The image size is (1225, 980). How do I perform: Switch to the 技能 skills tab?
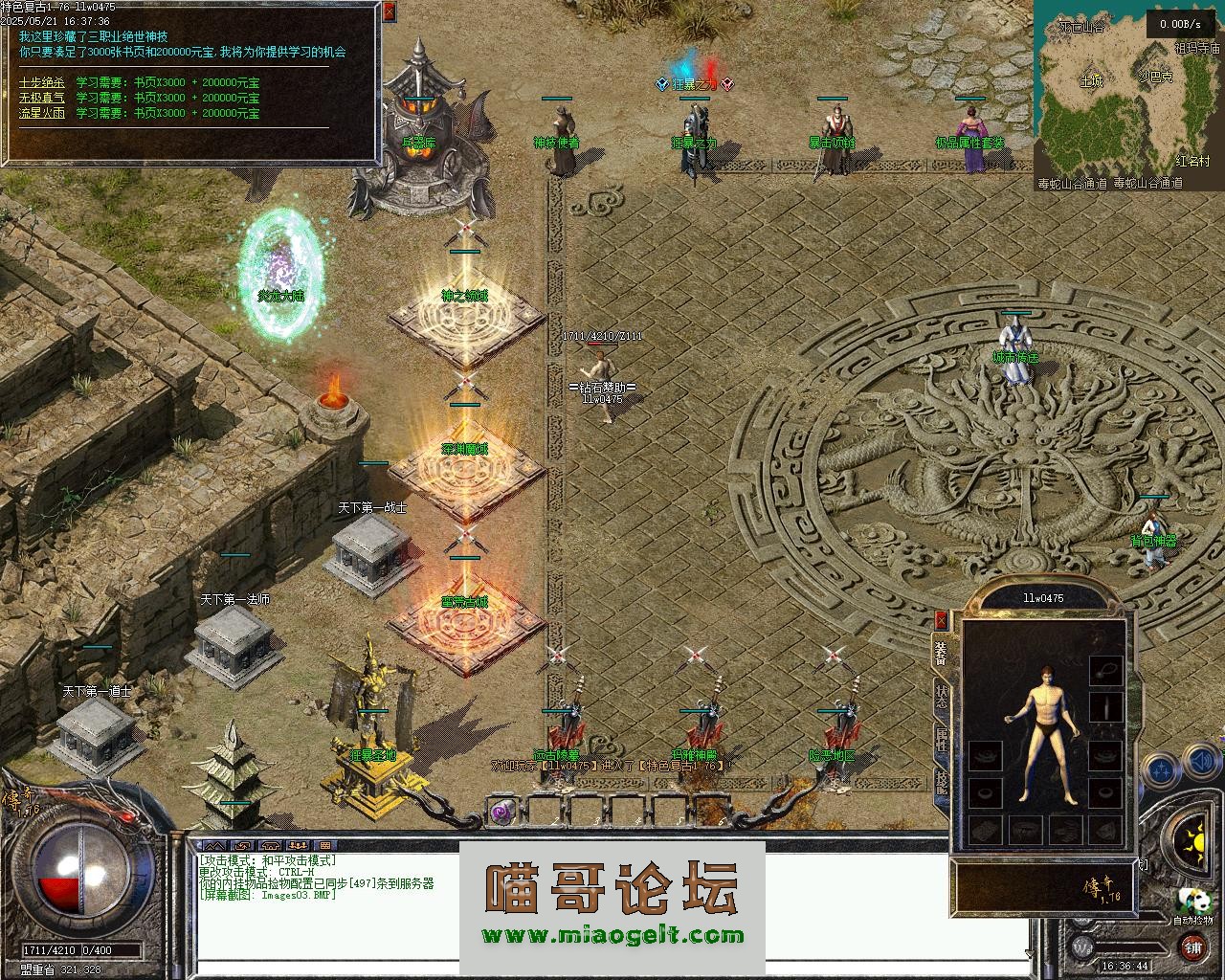point(941,782)
